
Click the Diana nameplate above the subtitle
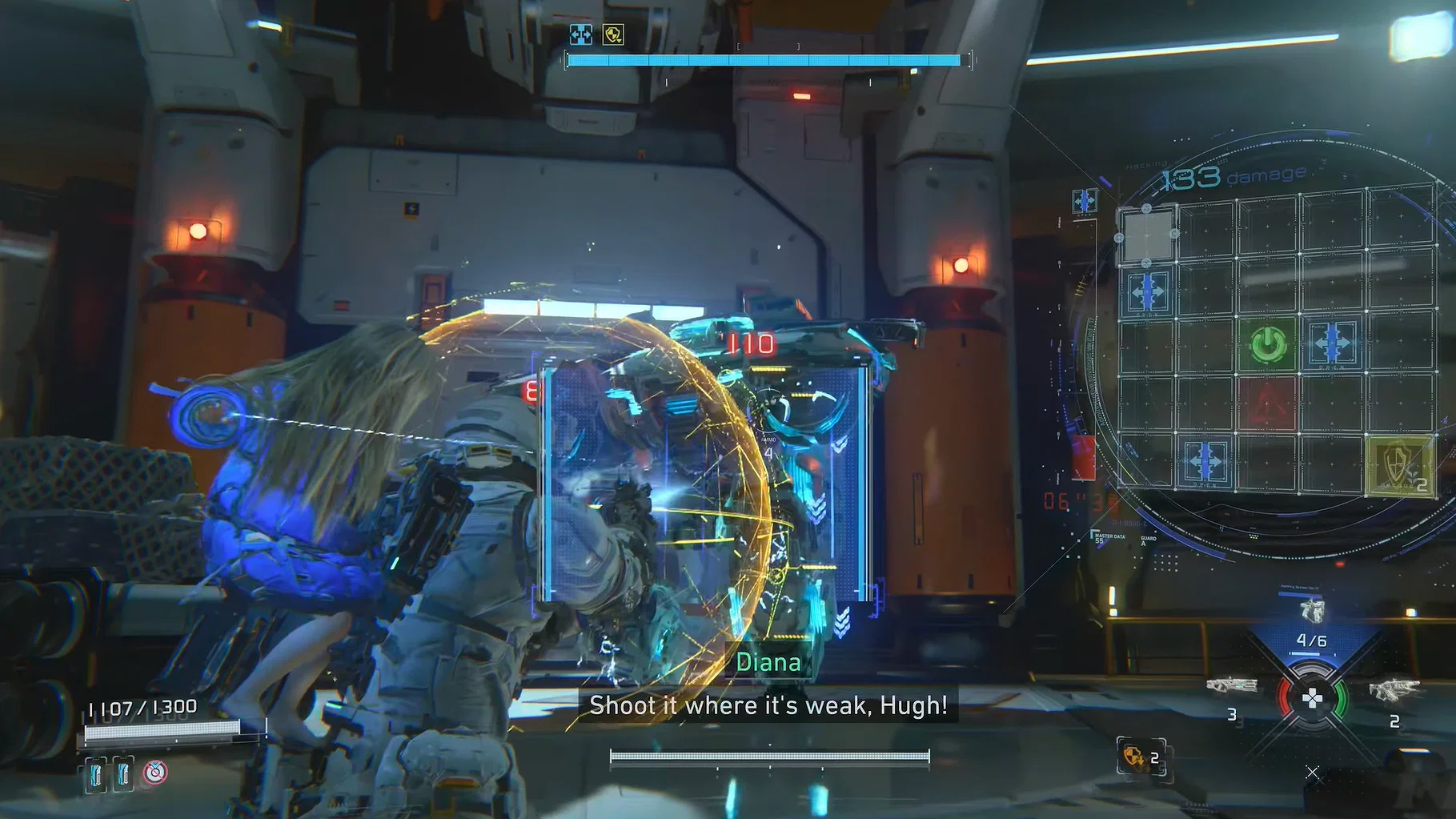[x=768, y=661]
